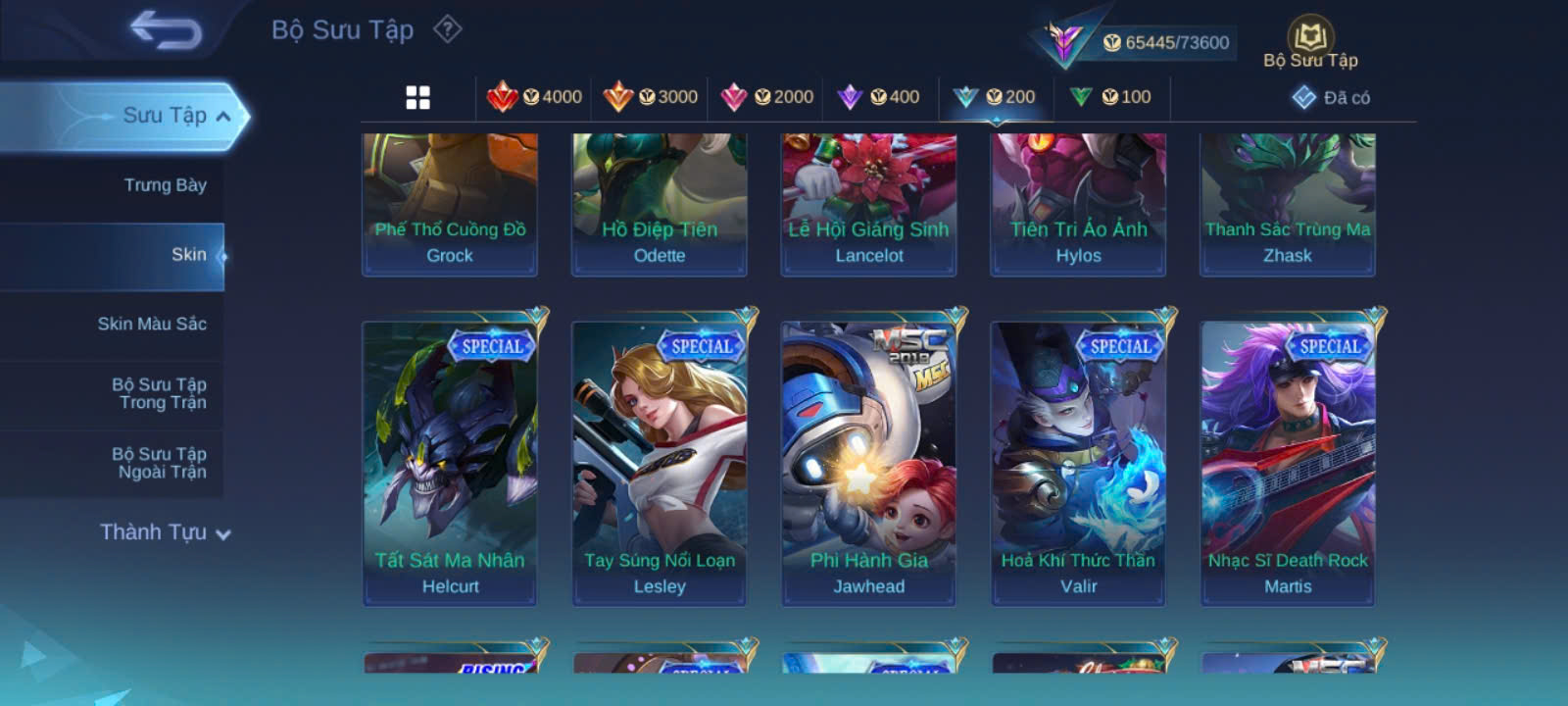Choose Lesley's Tay Súng Nổi Loạn skin
Viewport: 1568px width, 706px height.
click(660, 462)
